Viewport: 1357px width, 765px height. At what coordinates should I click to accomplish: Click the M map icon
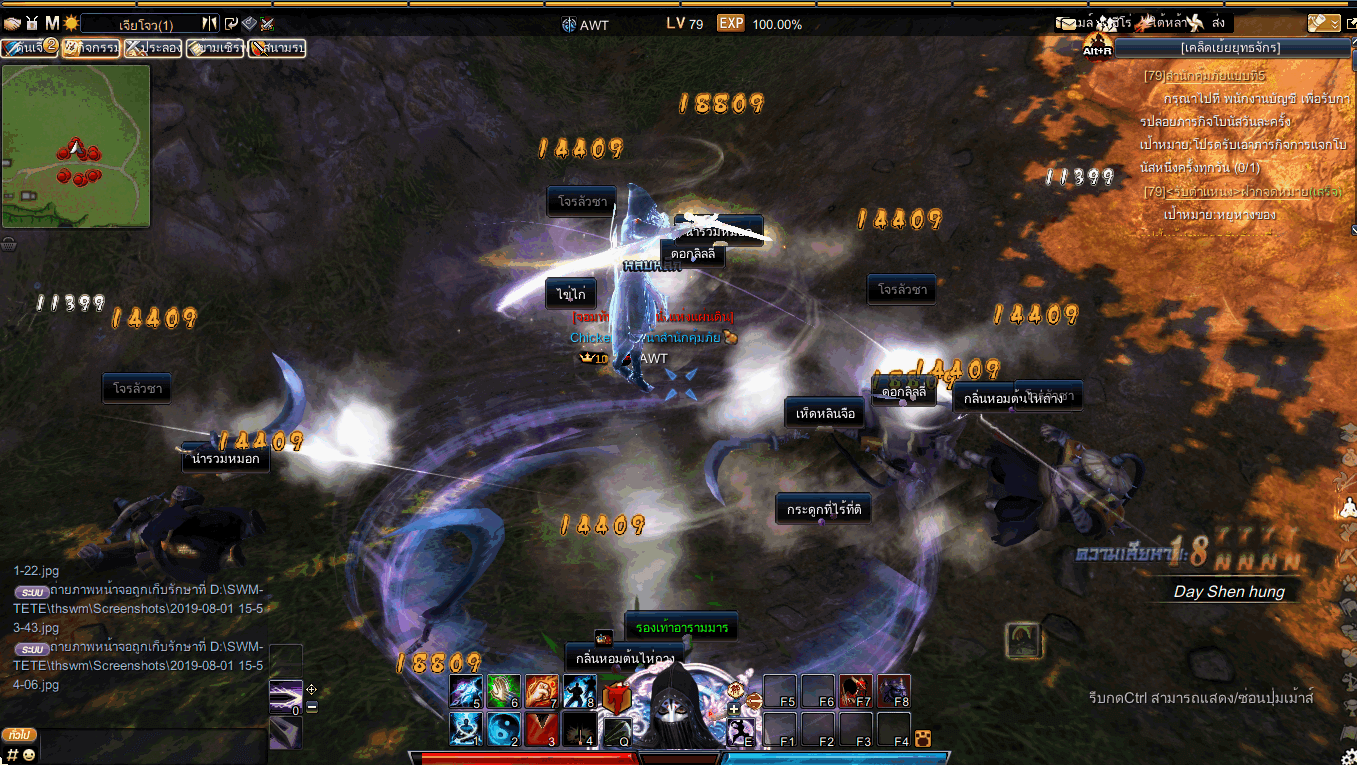(52, 23)
